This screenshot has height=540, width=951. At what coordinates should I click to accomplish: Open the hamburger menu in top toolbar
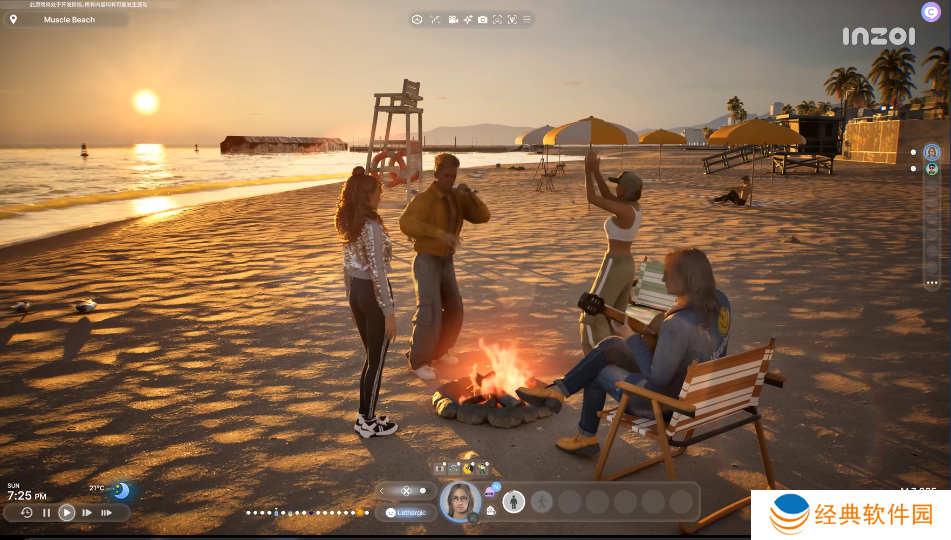(527, 19)
